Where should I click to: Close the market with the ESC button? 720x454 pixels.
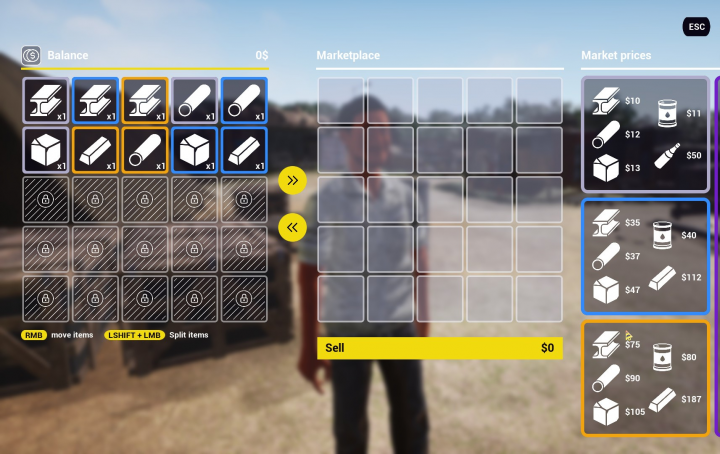[x=696, y=27]
